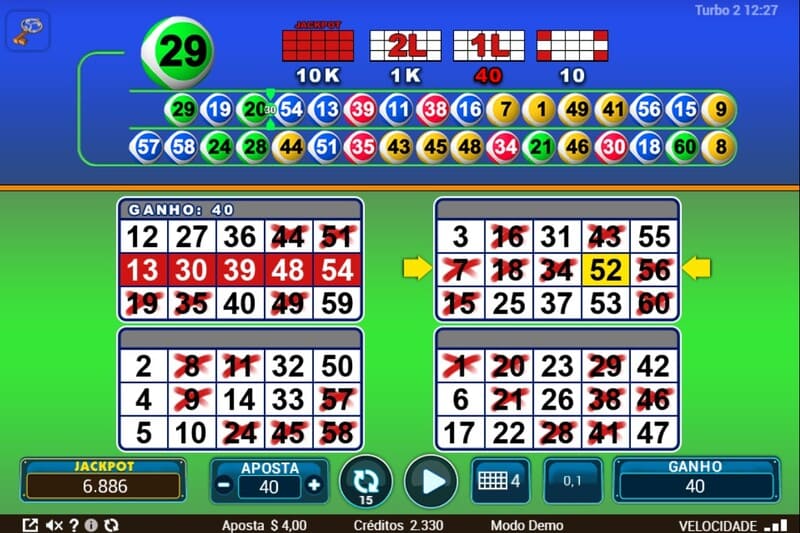Image resolution: width=800 pixels, height=533 pixels.
Task: Show the game info icon
Action: pyautogui.click(x=91, y=525)
